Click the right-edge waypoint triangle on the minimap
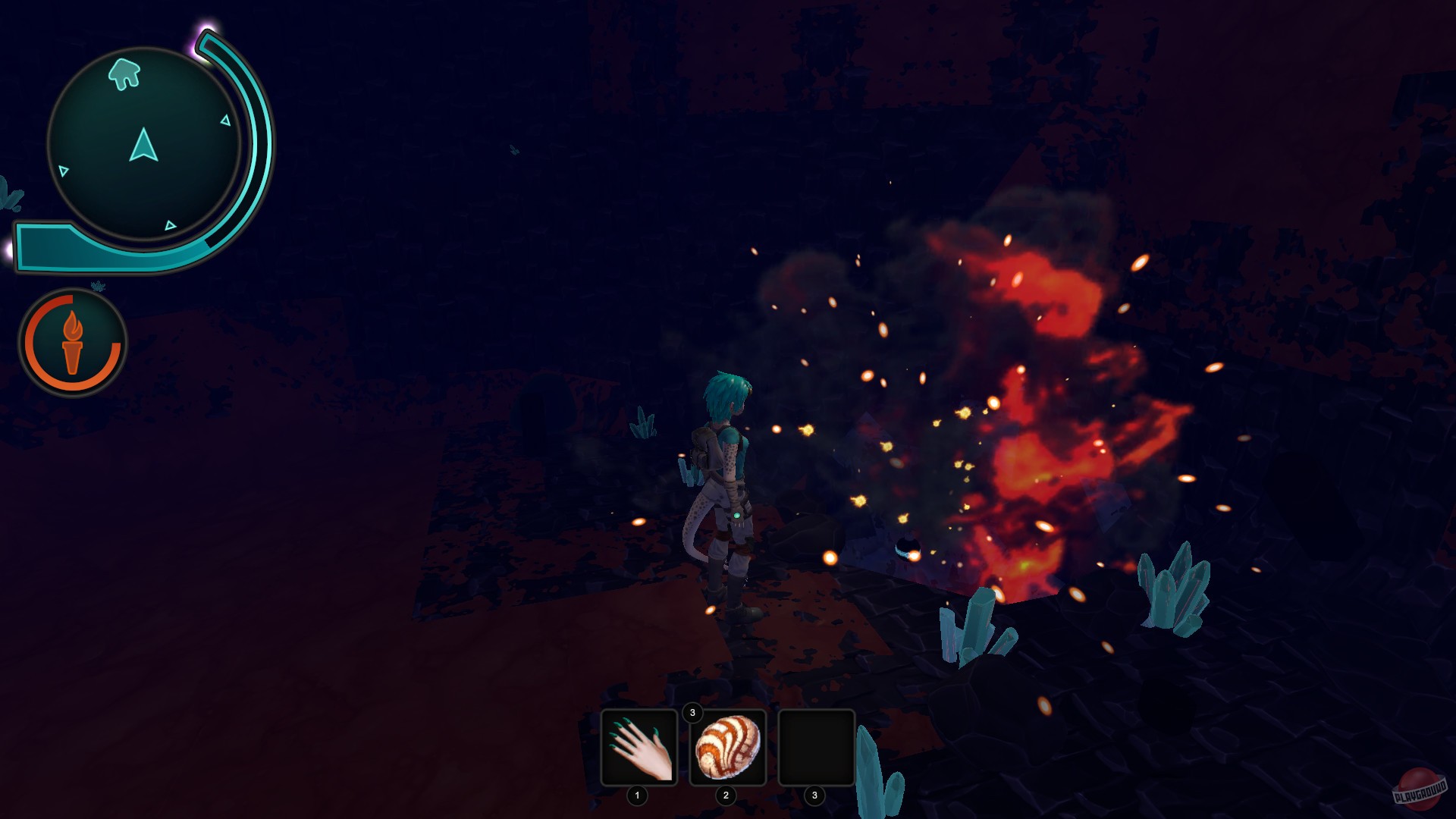Screen dimensions: 1456x819 point(225,120)
